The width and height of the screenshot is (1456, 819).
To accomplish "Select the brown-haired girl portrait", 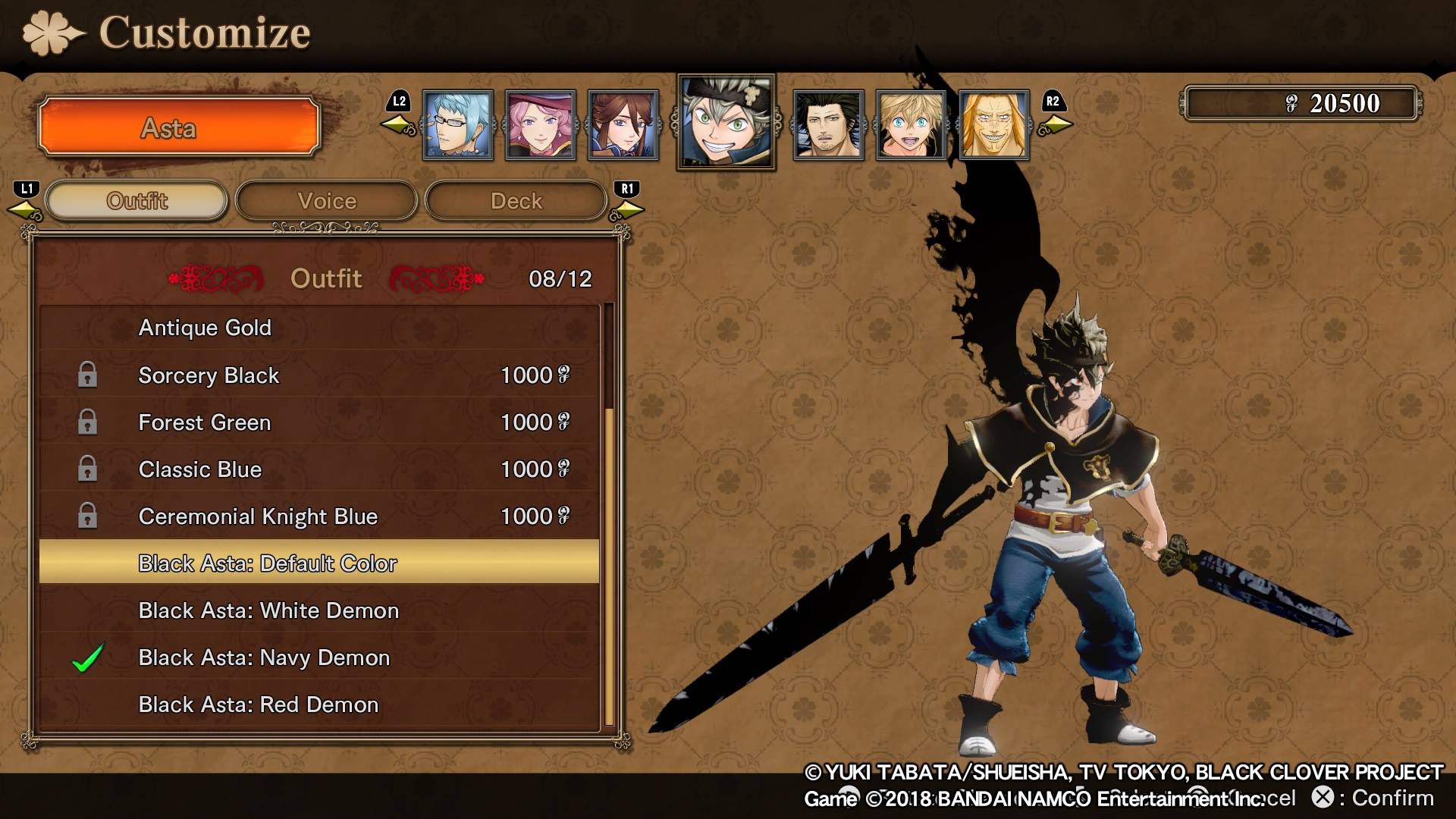I will [x=623, y=125].
